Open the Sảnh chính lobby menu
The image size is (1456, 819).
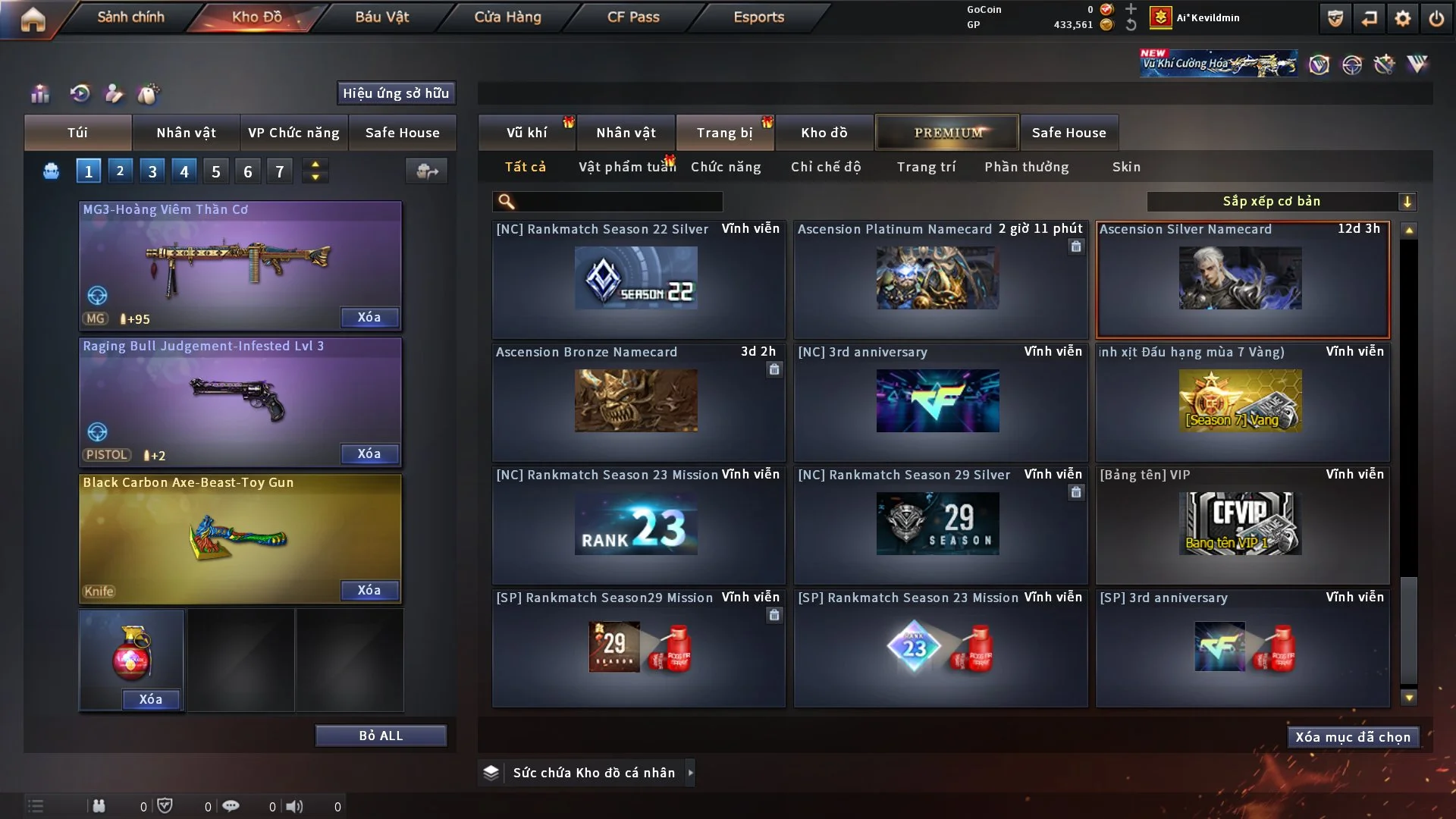point(130,17)
